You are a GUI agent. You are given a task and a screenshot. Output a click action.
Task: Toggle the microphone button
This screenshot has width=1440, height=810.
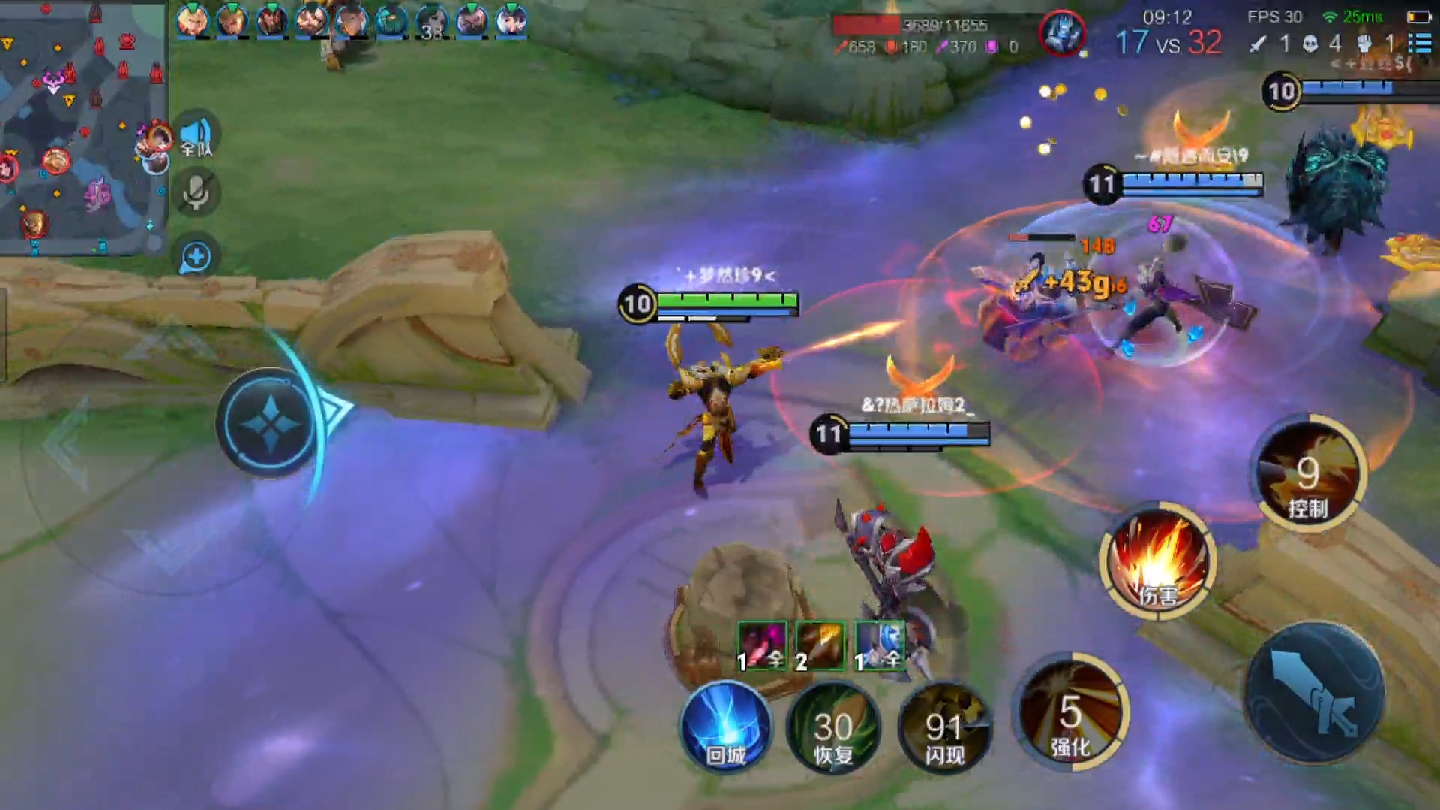coord(196,192)
